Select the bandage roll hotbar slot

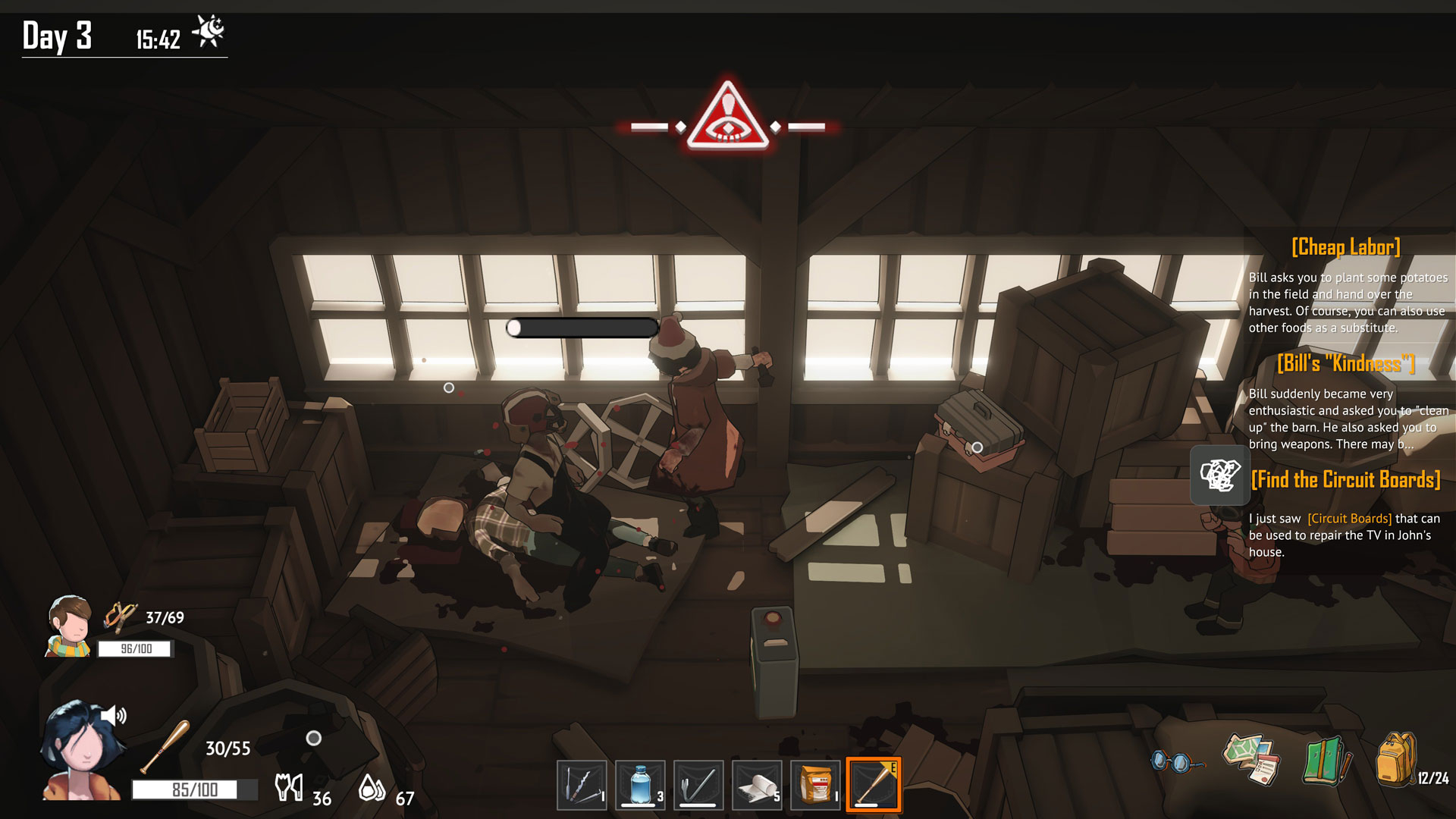click(x=757, y=786)
